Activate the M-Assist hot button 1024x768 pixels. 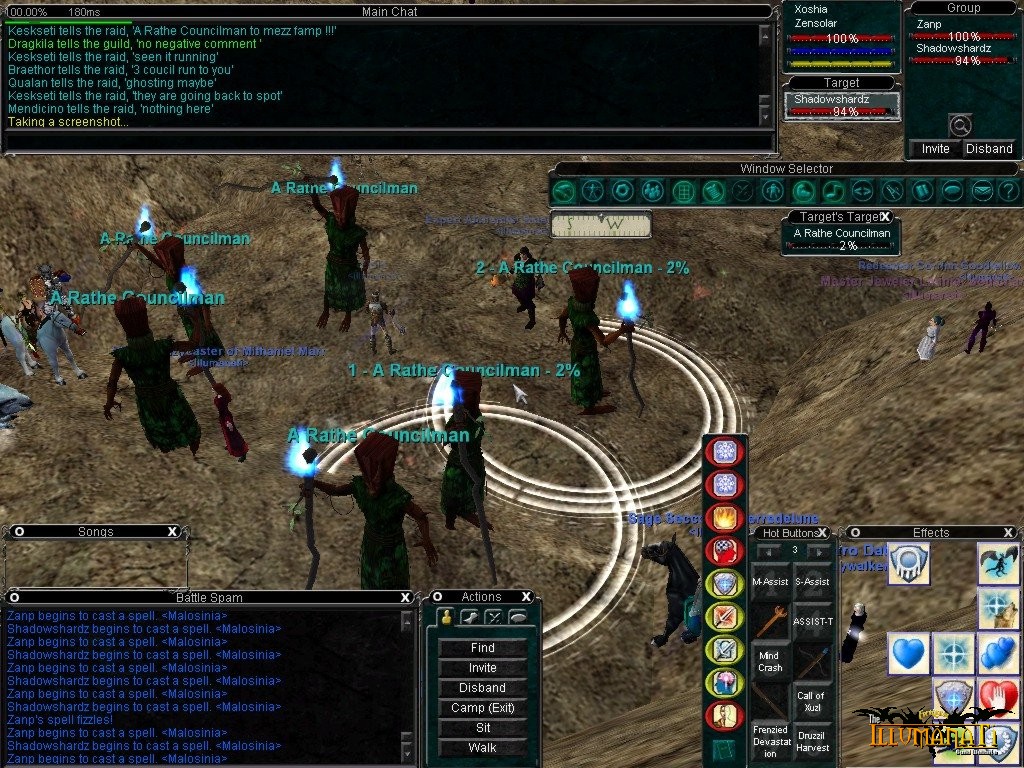pyautogui.click(x=770, y=581)
